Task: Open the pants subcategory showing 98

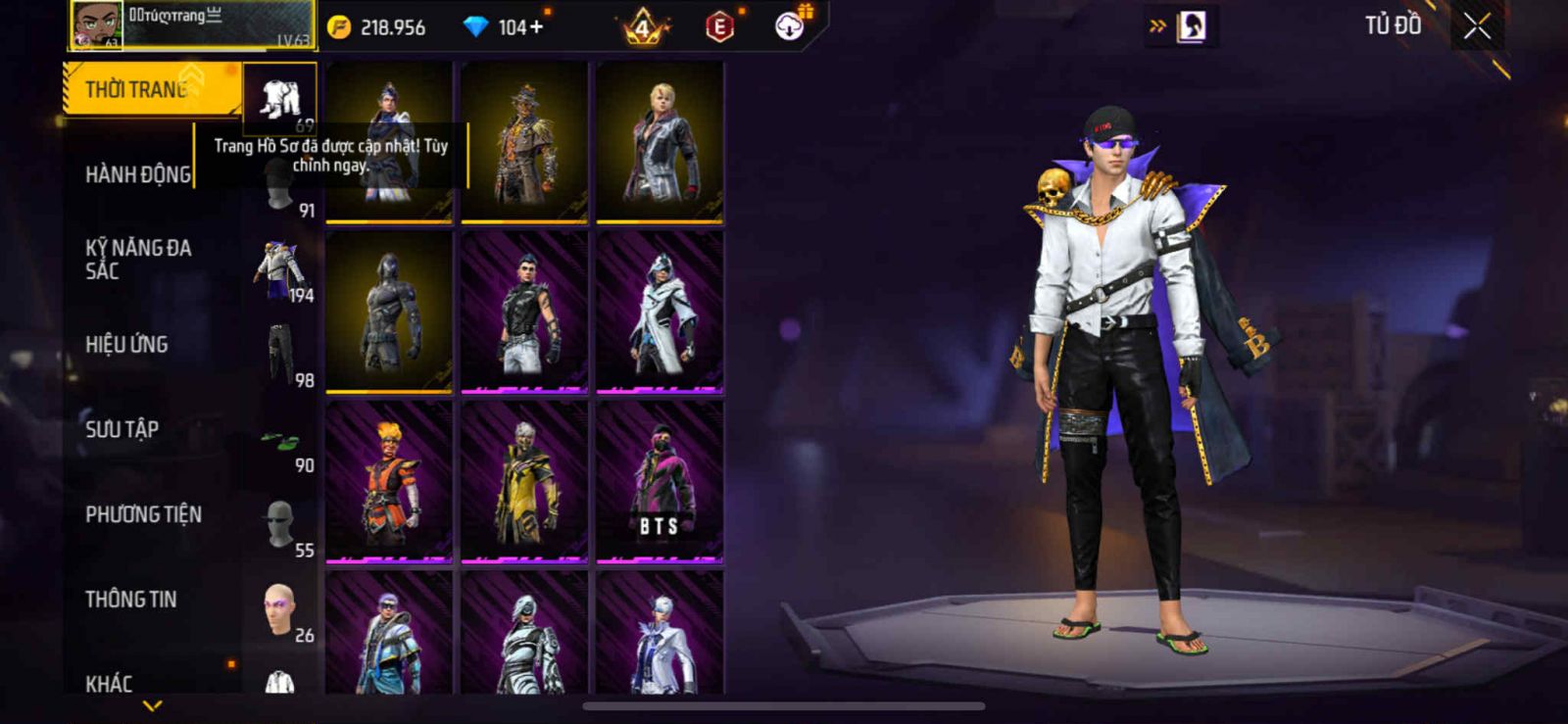Action: (x=281, y=357)
